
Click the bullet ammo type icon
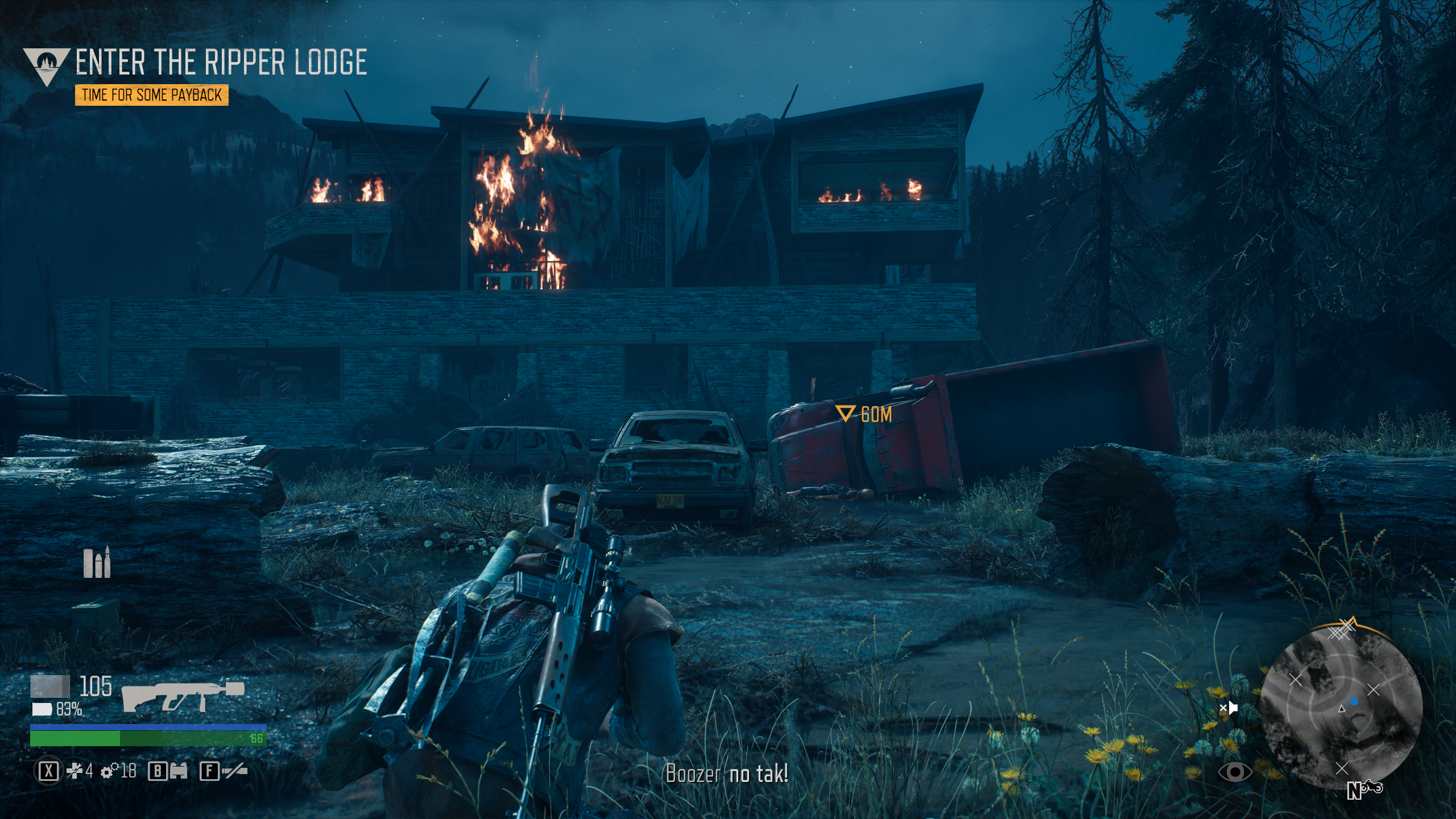(x=97, y=563)
